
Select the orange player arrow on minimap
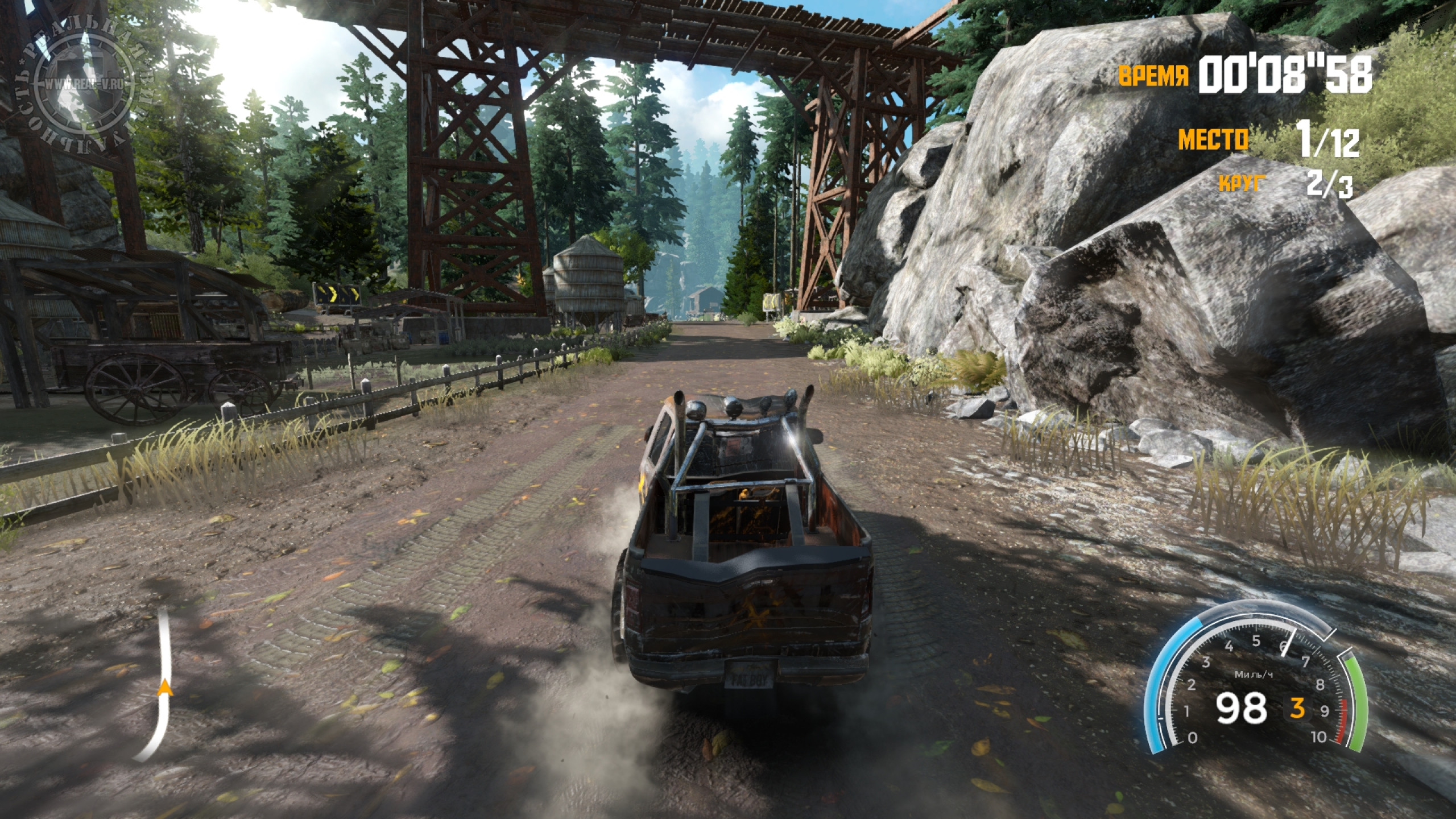165,688
